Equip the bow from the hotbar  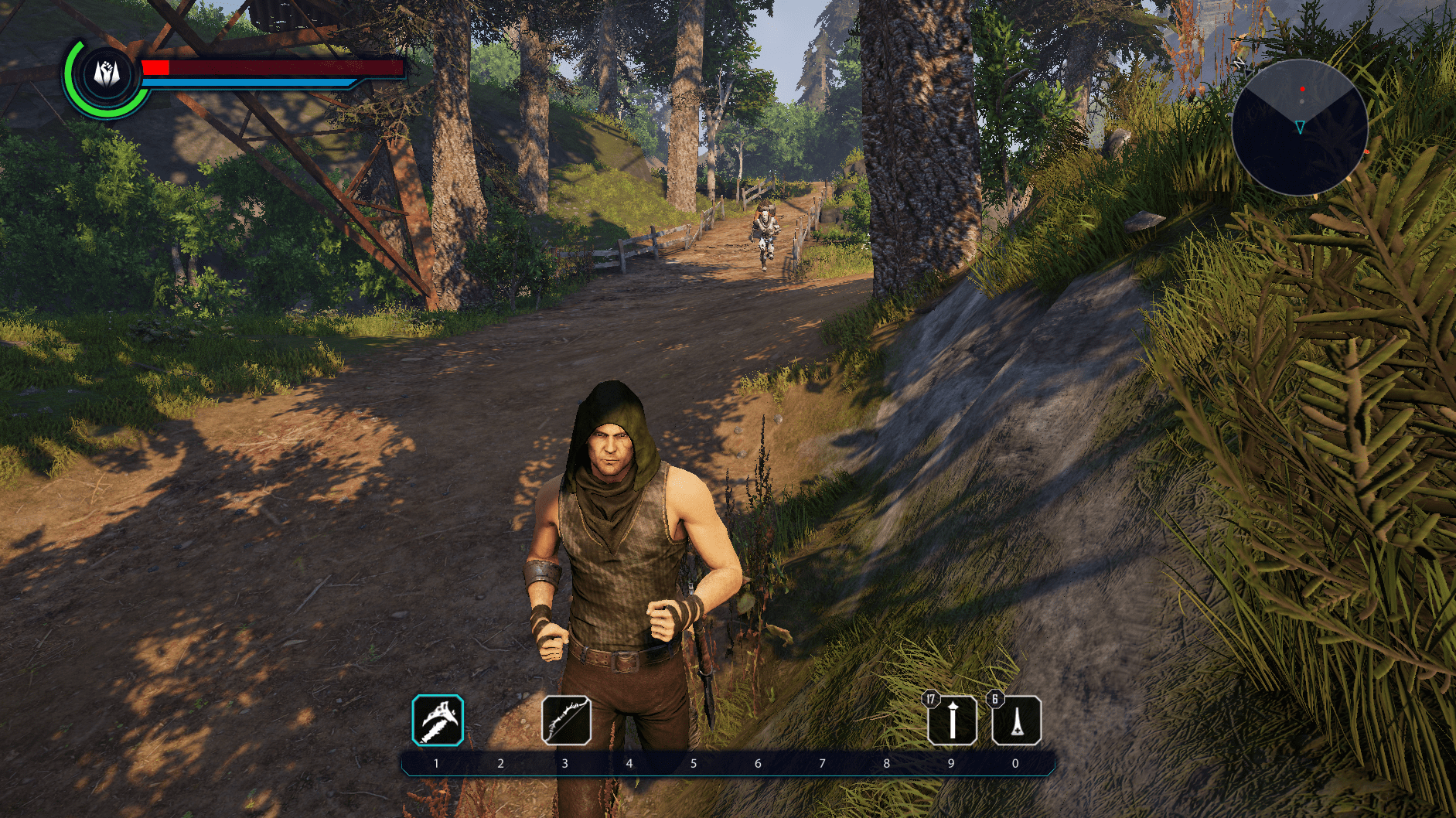pos(566,721)
